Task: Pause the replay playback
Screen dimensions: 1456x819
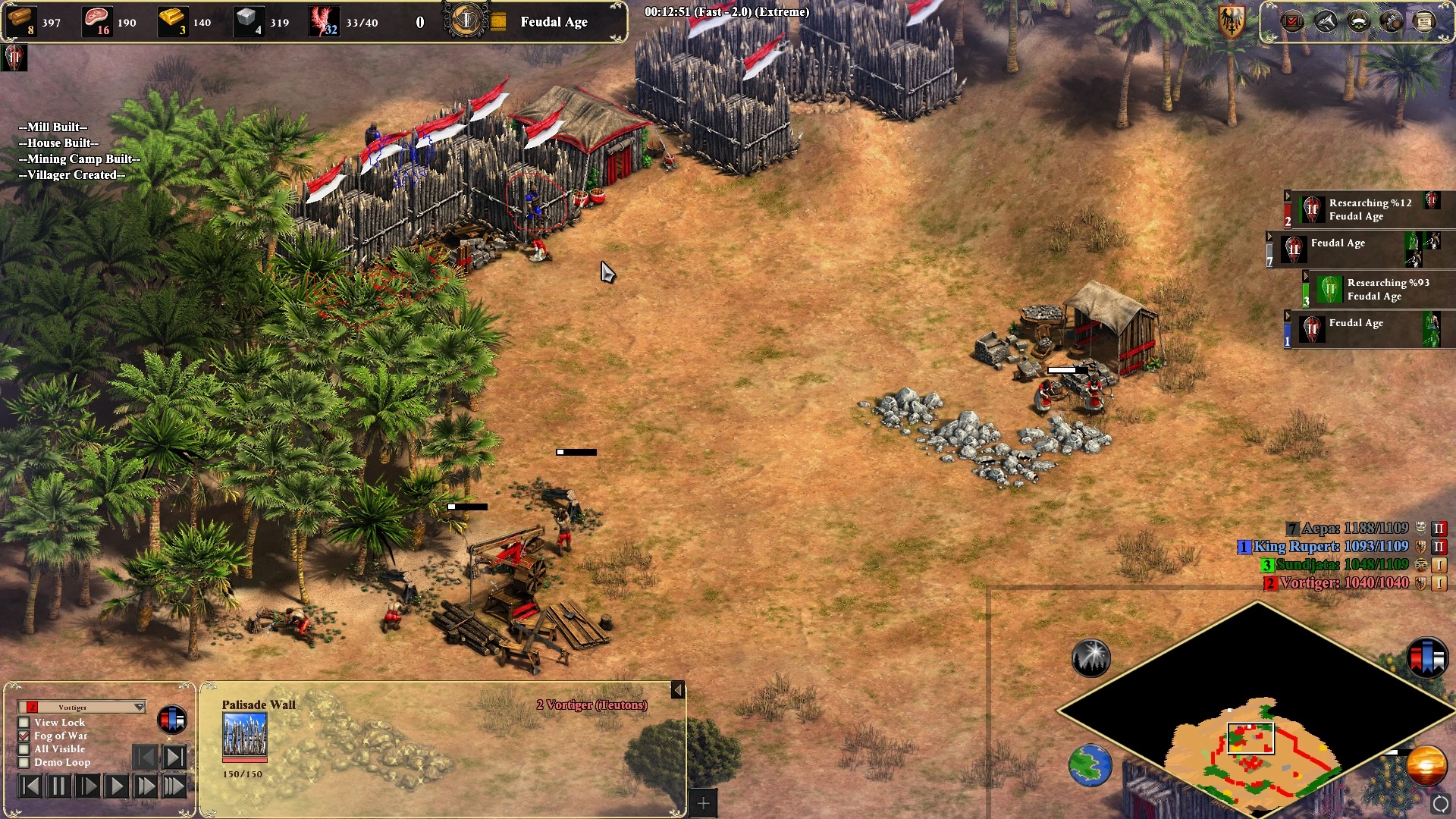Action: (58, 786)
